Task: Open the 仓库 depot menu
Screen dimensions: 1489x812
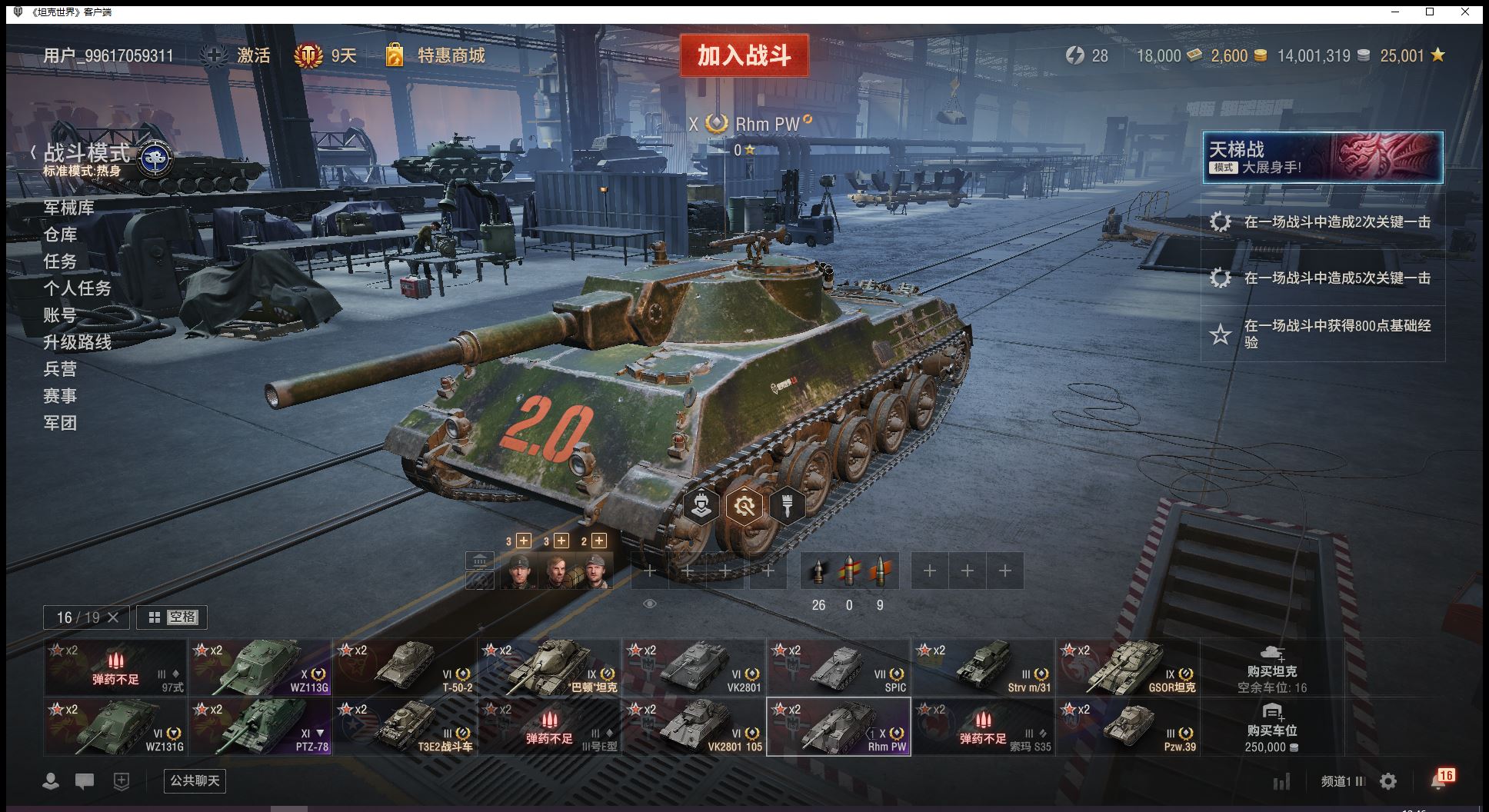Action: [60, 235]
